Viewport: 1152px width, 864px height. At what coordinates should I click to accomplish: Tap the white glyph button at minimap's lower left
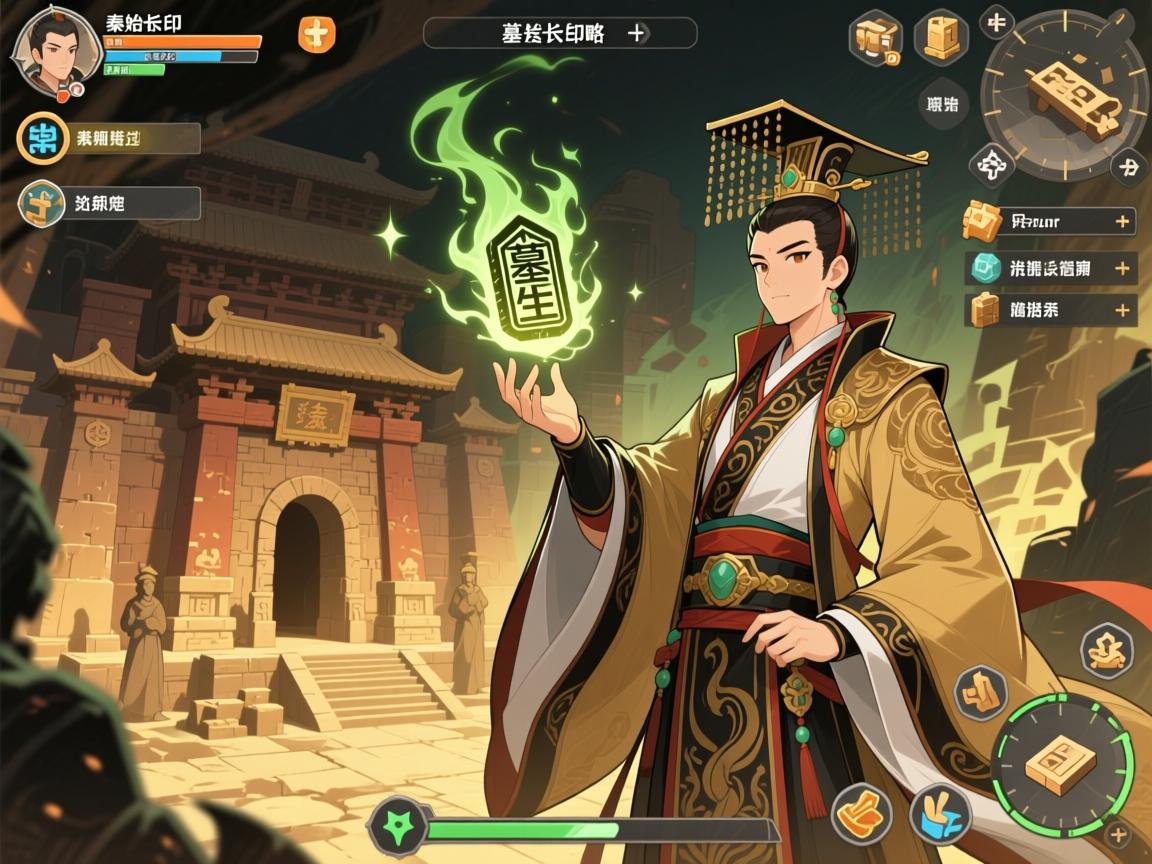coord(991,166)
